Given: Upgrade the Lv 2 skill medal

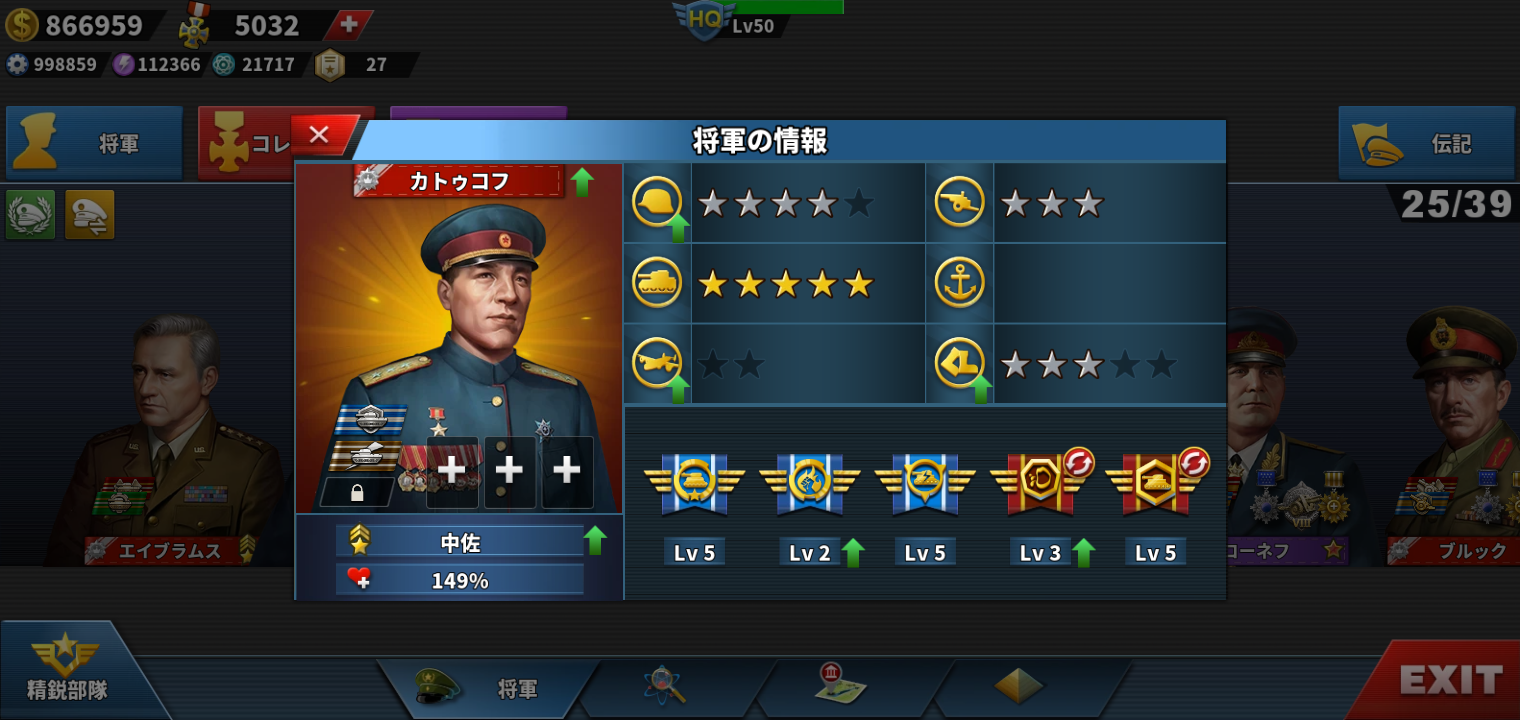Looking at the screenshot, I should (x=853, y=552).
